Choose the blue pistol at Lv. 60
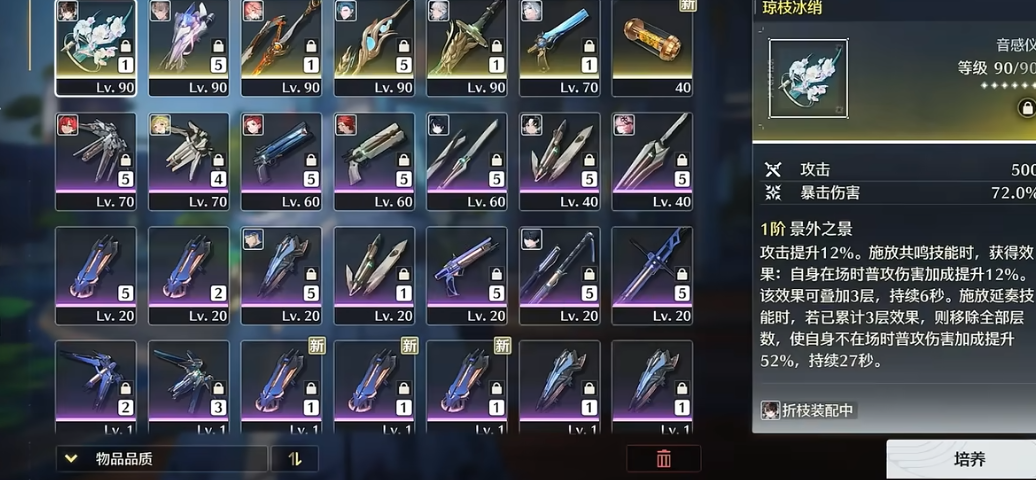Image resolution: width=1036 pixels, height=480 pixels. pos(281,159)
